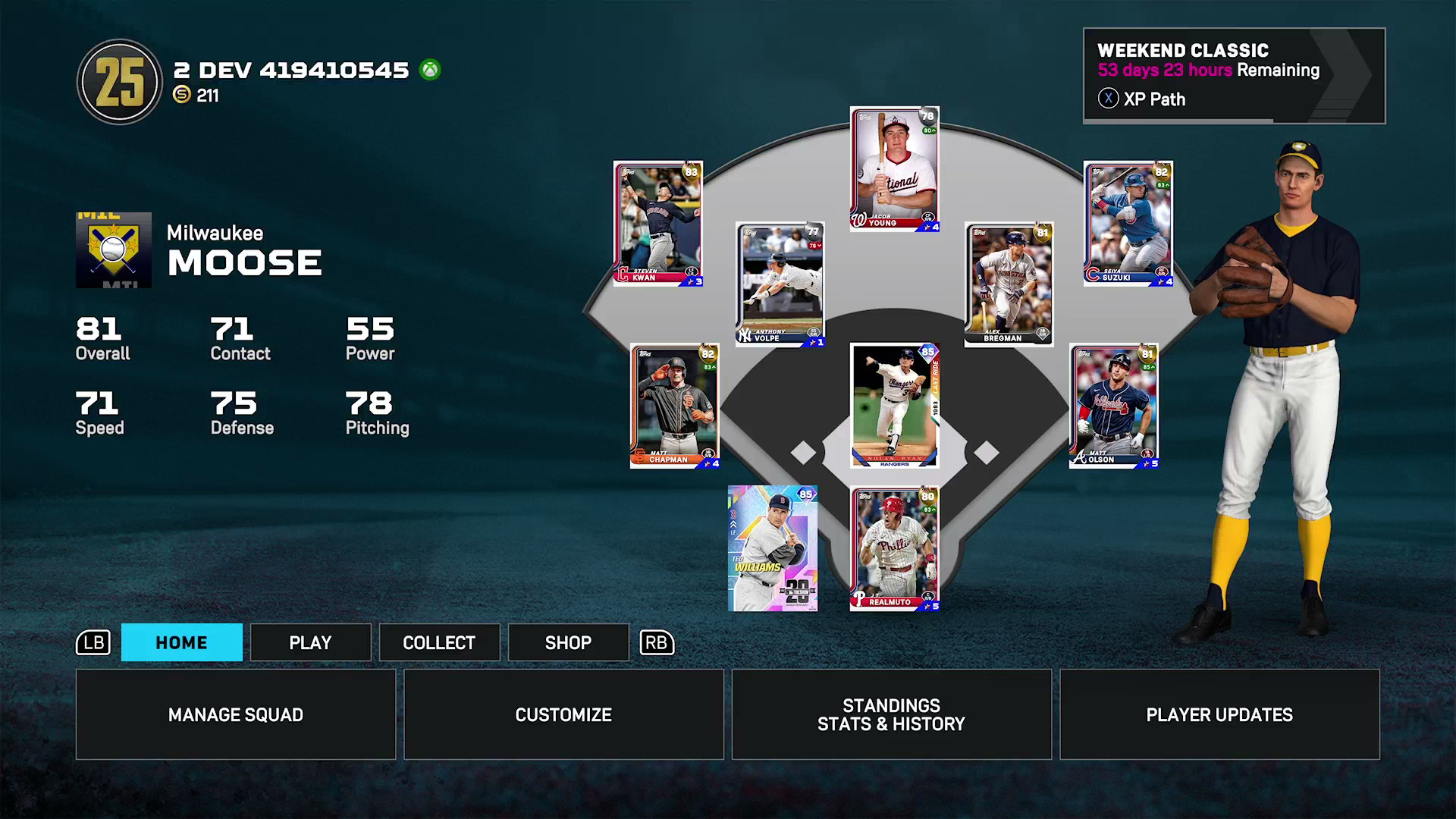Select the J.T. Realmuto catcher card

coord(895,548)
